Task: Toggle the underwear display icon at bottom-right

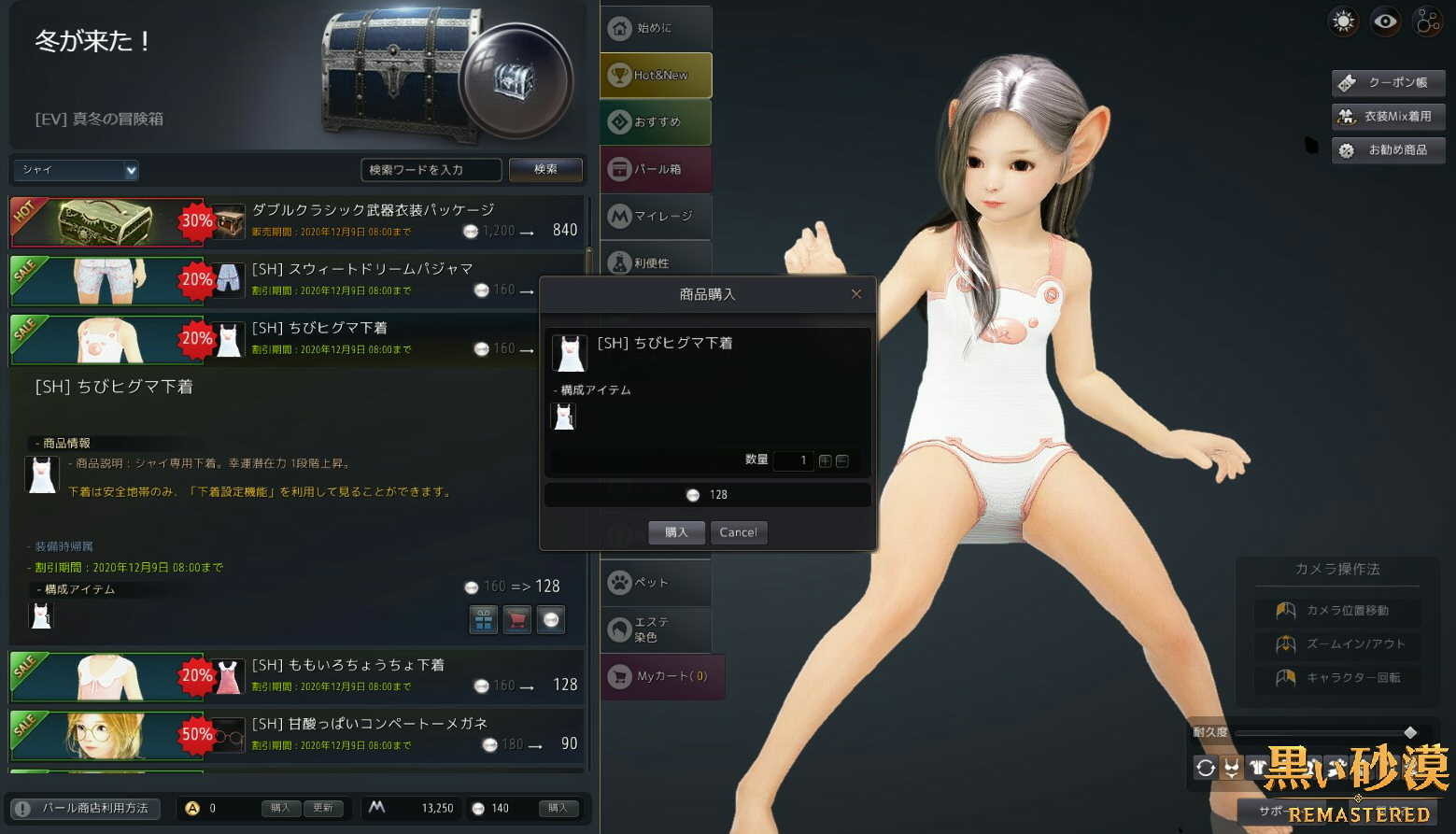Action: [x=1230, y=766]
